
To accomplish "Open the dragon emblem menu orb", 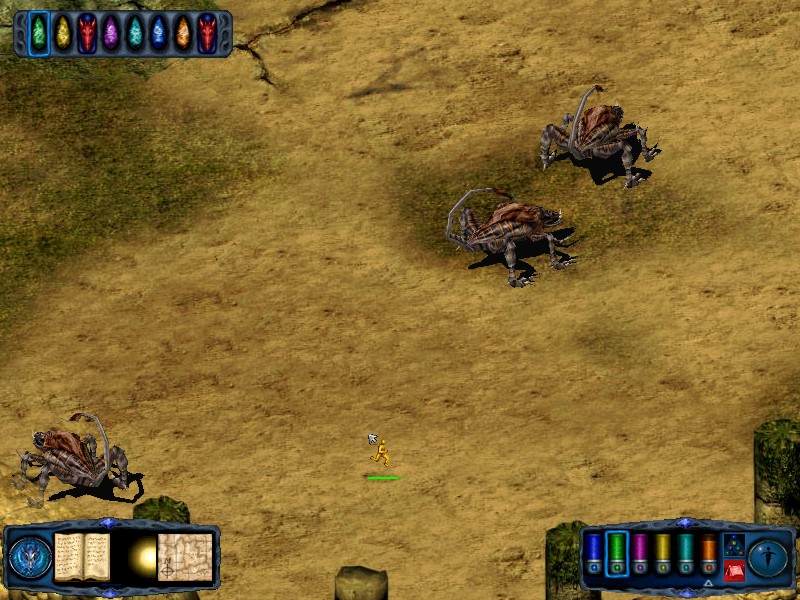I will (31, 556).
